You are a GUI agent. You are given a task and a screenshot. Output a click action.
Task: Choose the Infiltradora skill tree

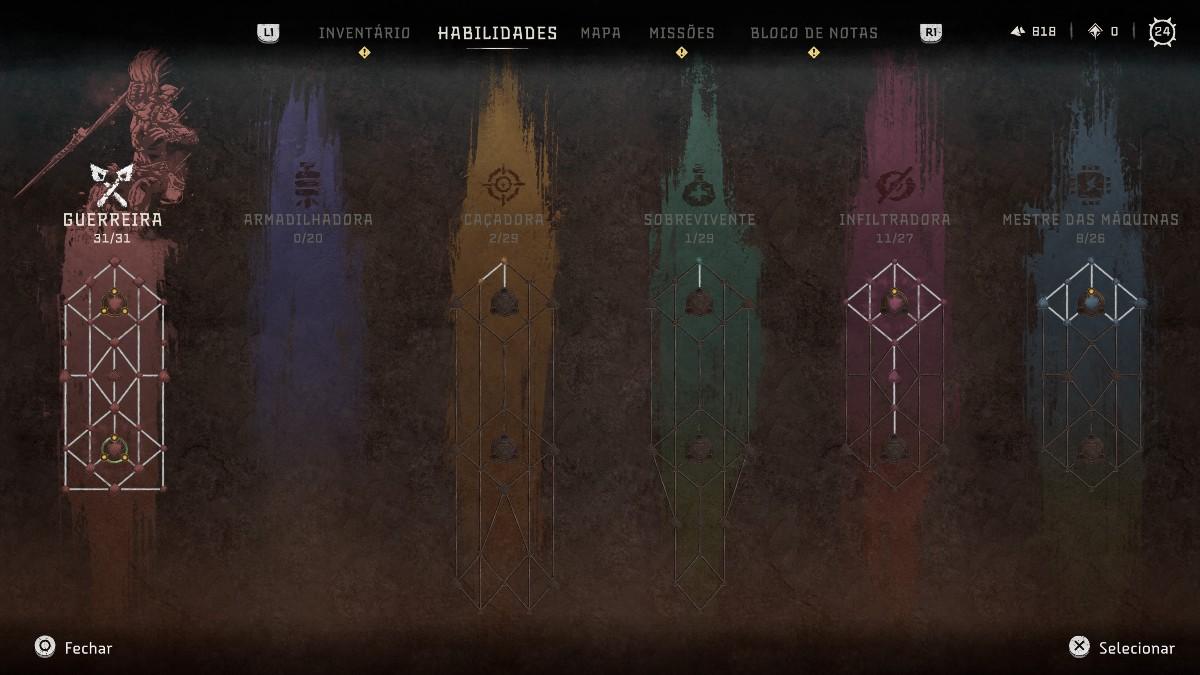coord(894,219)
